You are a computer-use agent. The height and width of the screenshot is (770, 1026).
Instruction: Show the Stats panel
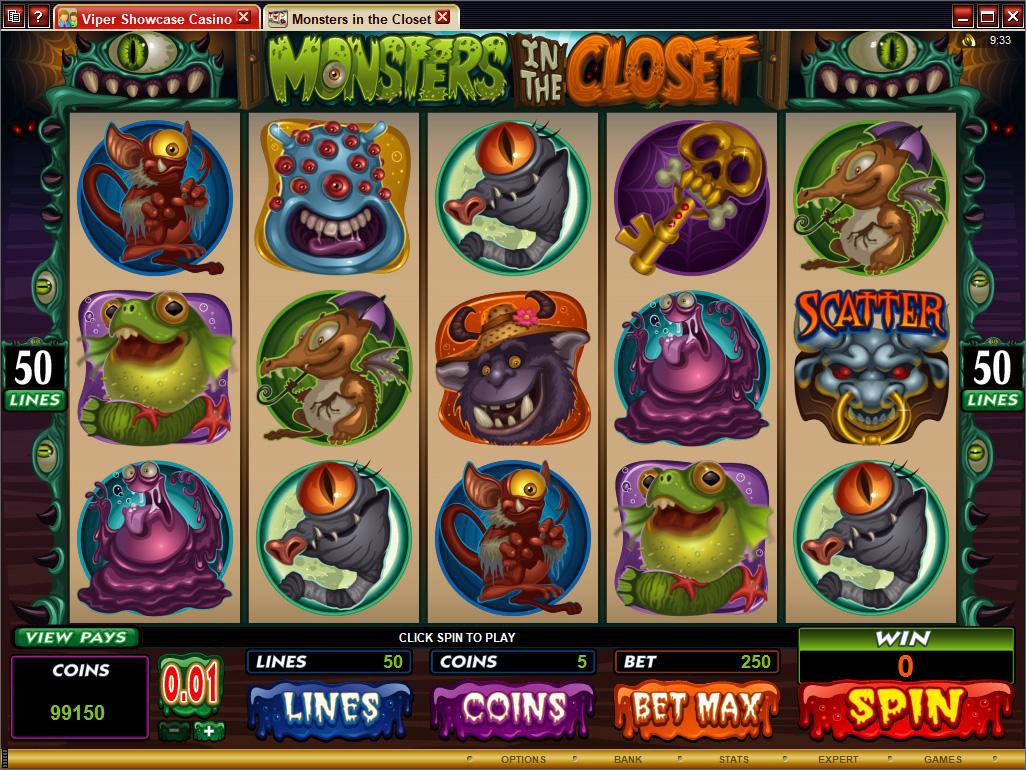(x=733, y=760)
